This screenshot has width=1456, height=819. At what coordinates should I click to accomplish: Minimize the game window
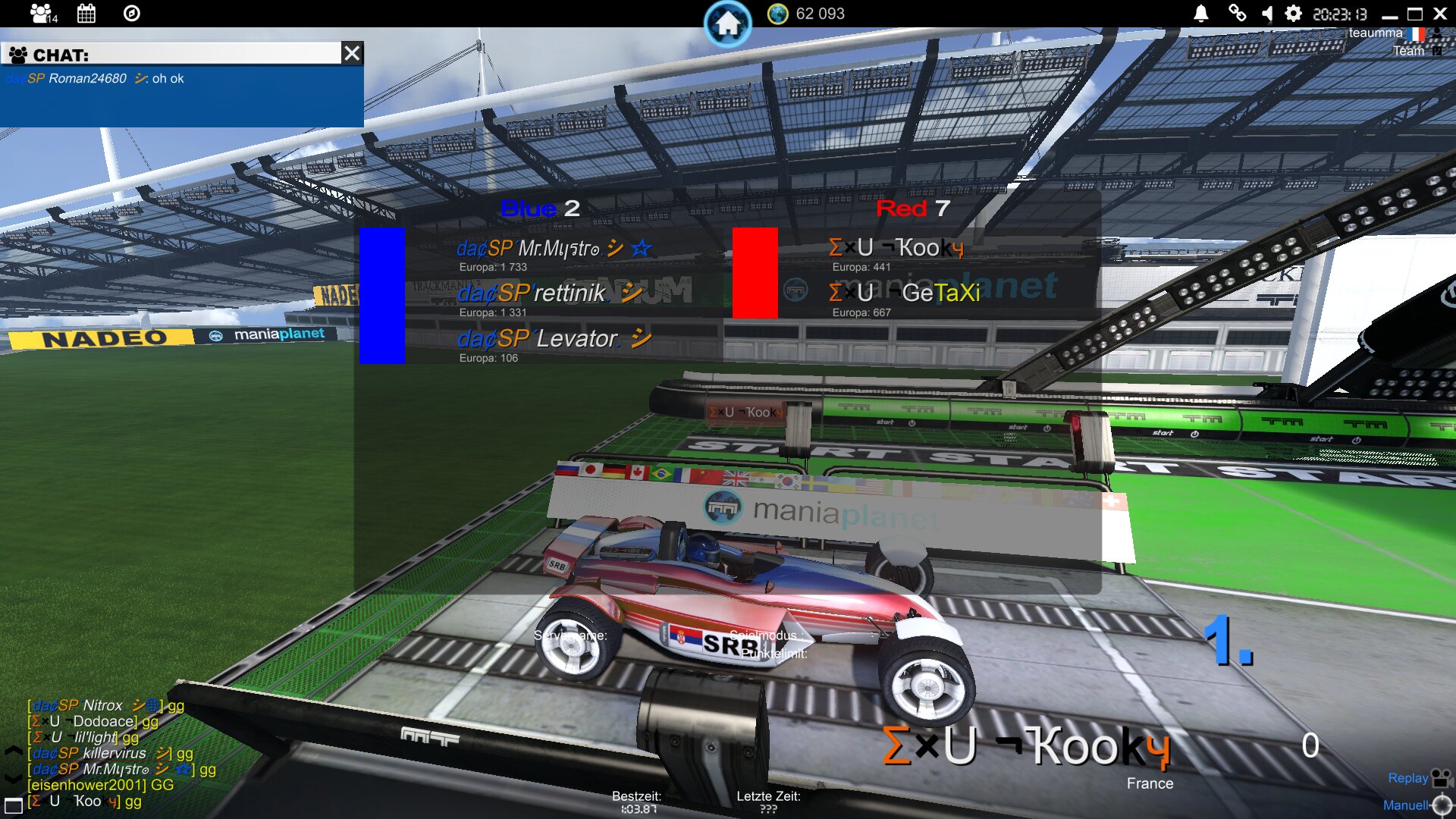(1389, 14)
